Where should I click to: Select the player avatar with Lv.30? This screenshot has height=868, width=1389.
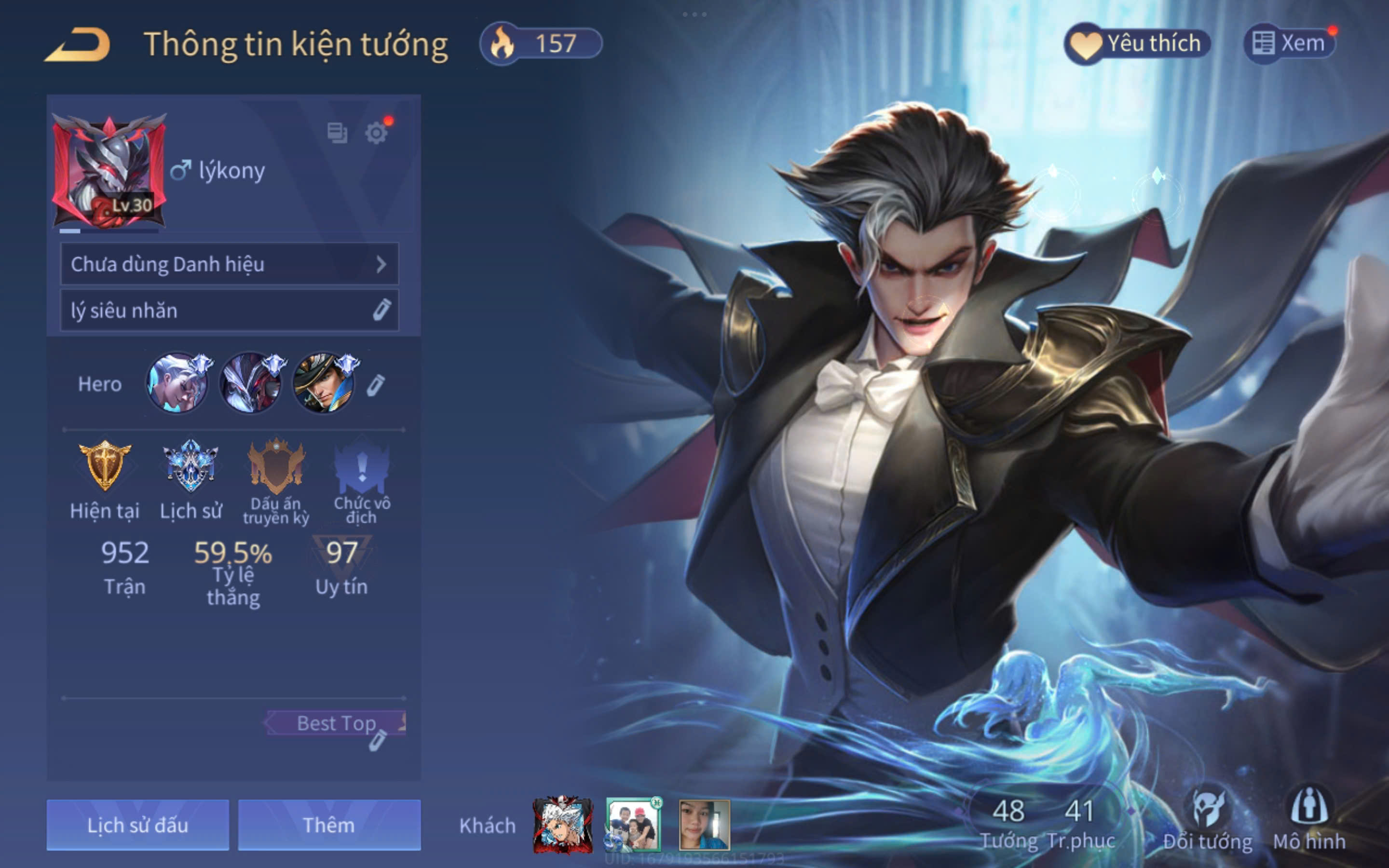click(x=109, y=171)
